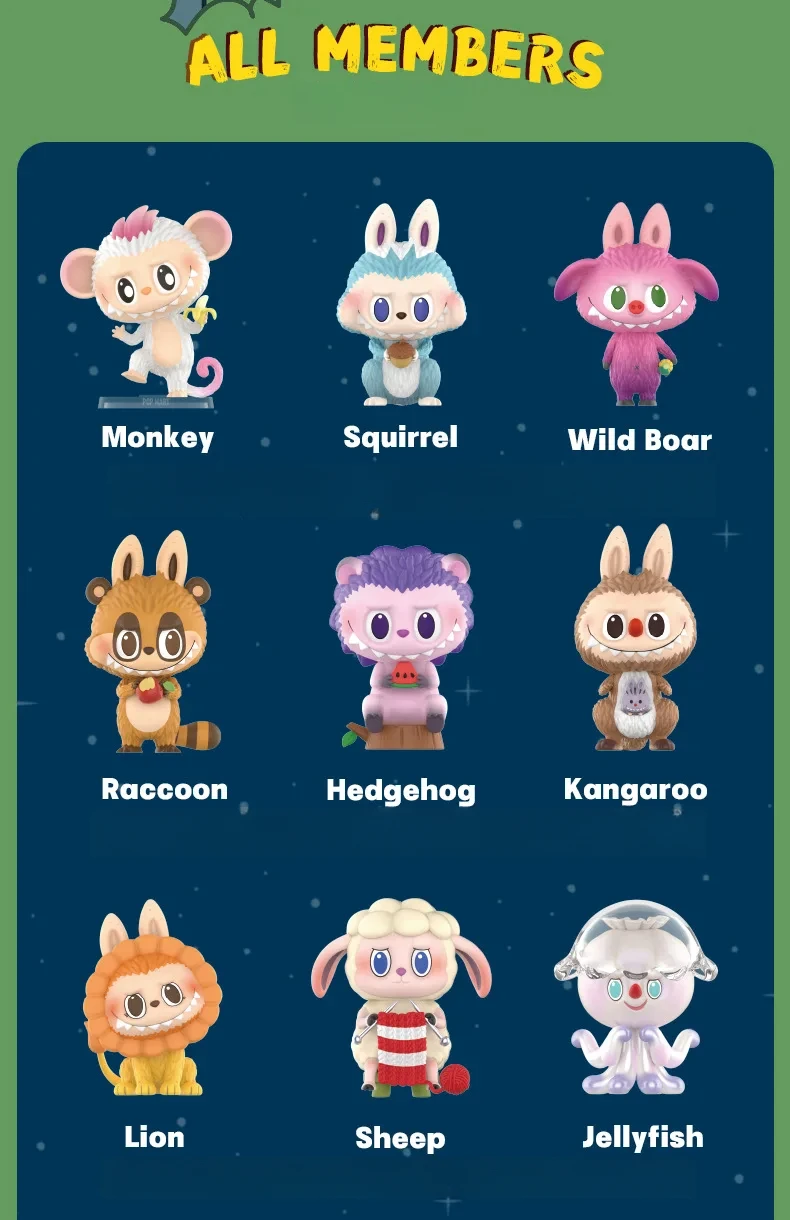Viewport: 790px width, 1220px height.
Task: Choose the Squirrel member figure
Action: 401,305
